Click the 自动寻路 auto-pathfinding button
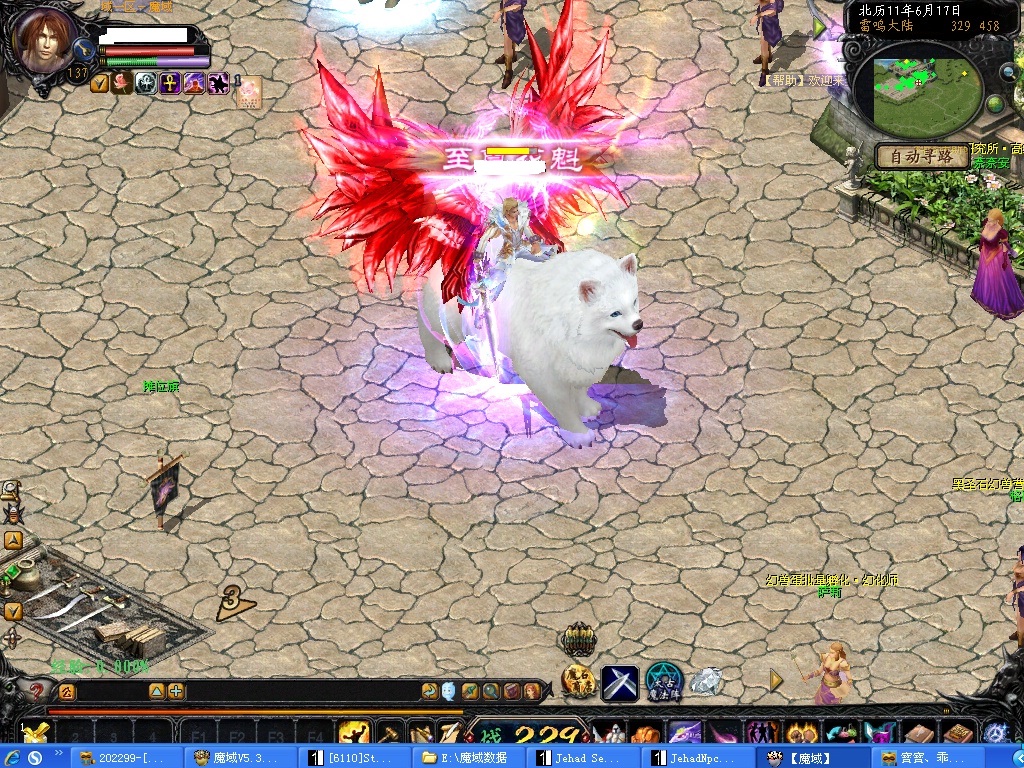The image size is (1024, 768). (x=920, y=156)
